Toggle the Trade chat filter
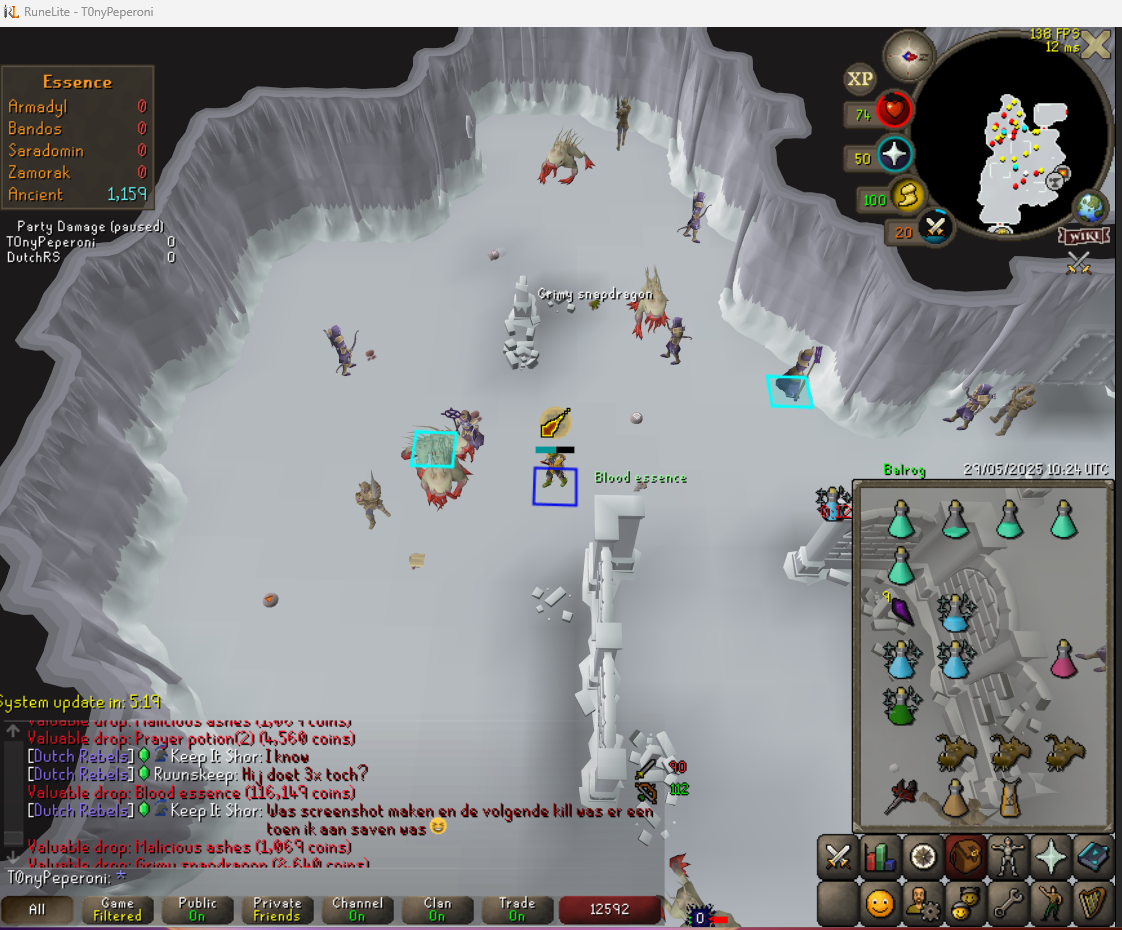1122x930 pixels. point(517,909)
